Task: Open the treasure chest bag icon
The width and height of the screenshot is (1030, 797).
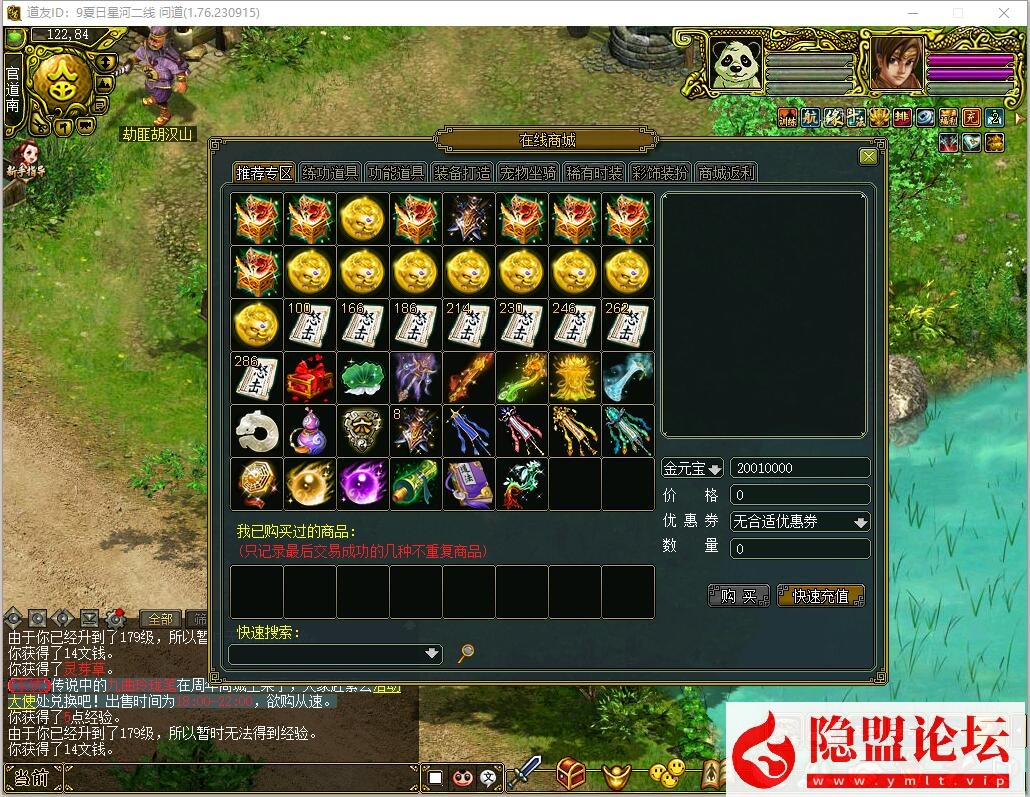Action: pos(571,773)
